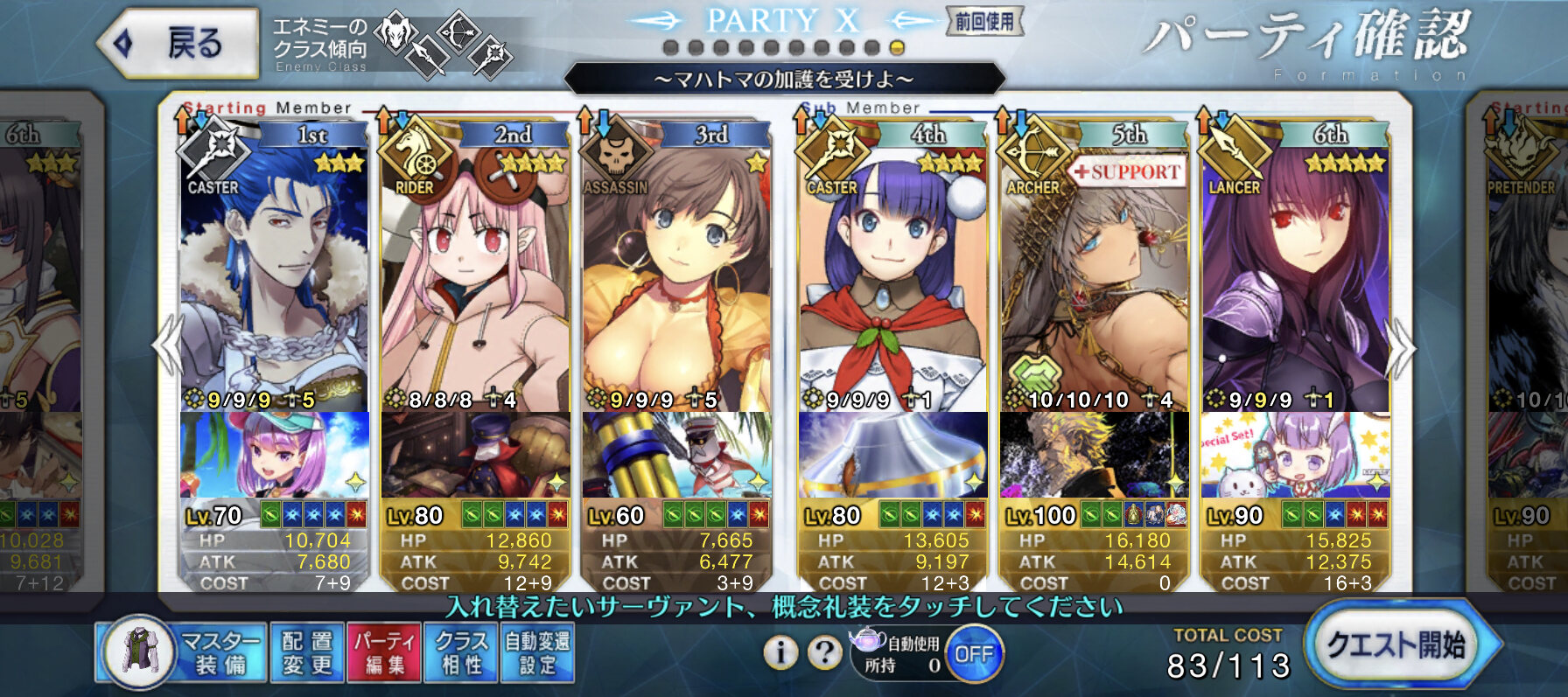Switch to next party with right arrow

point(1402,348)
